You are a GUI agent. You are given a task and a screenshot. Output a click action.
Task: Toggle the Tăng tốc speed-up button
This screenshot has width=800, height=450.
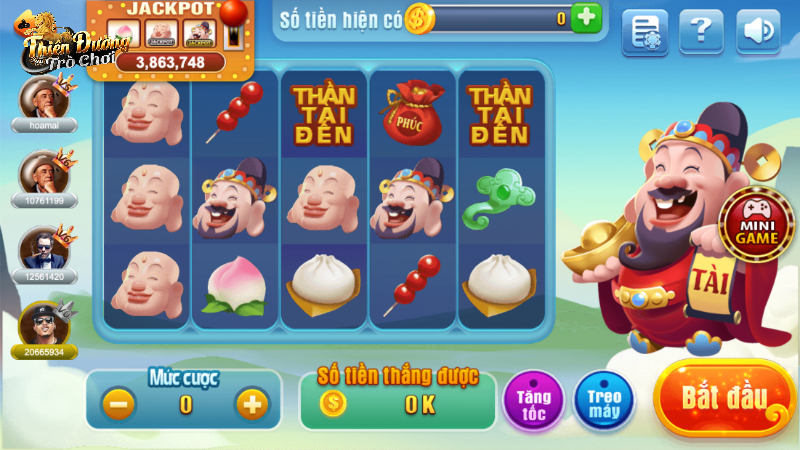(x=533, y=400)
